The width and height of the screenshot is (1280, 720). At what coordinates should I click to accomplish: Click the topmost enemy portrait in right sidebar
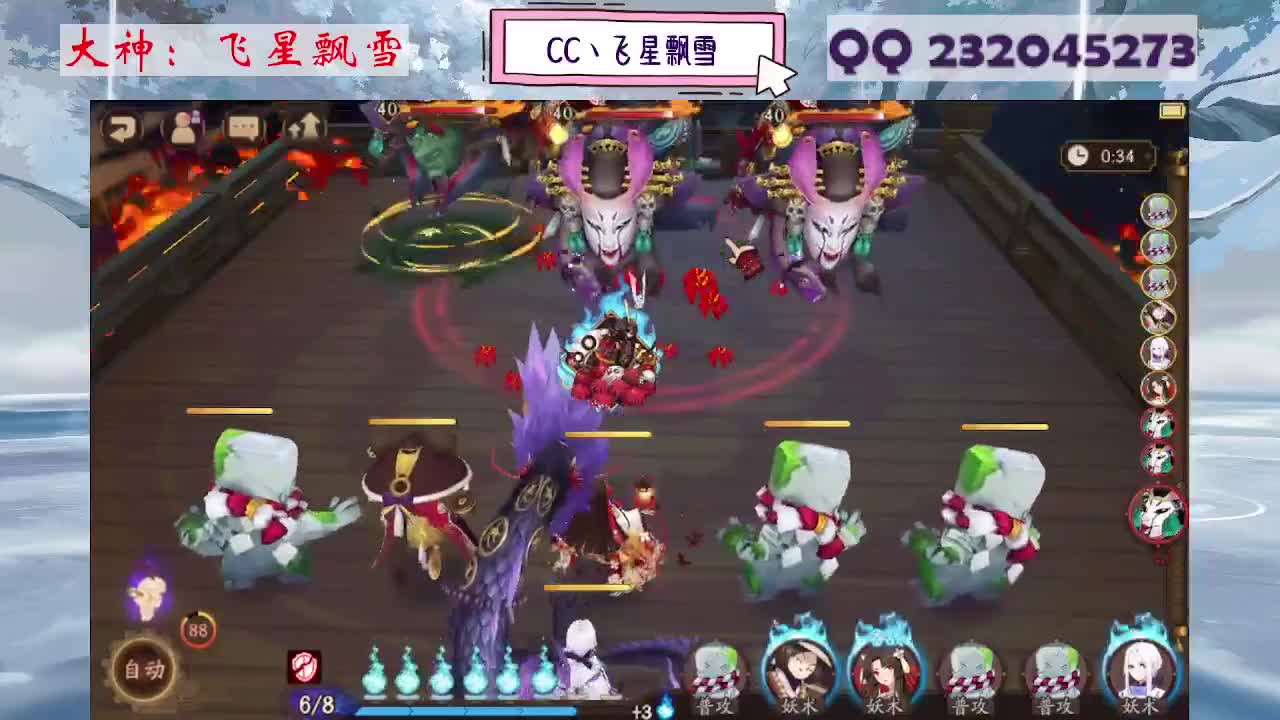tap(1158, 212)
